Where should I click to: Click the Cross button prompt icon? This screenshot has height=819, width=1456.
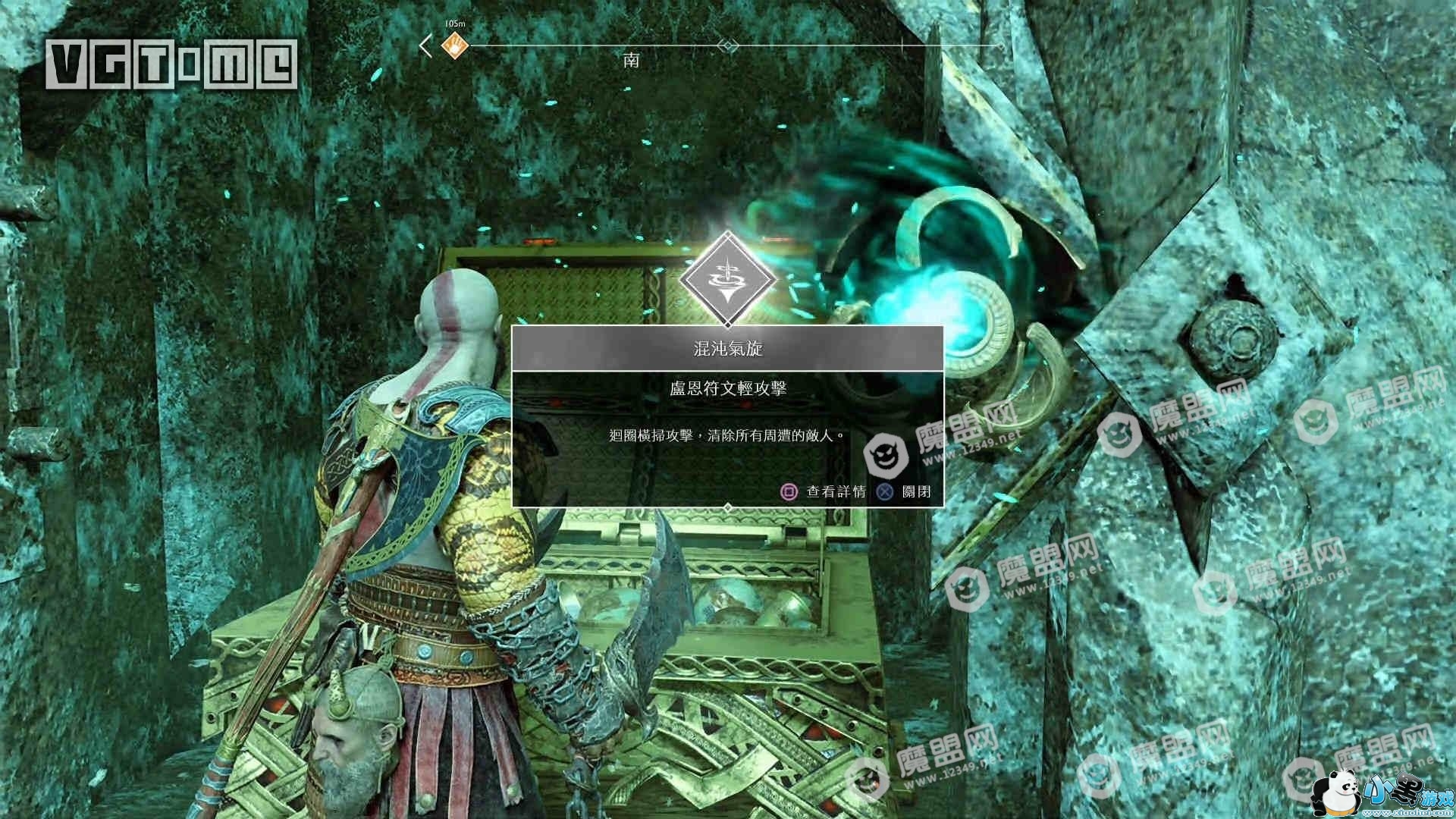coord(885,491)
